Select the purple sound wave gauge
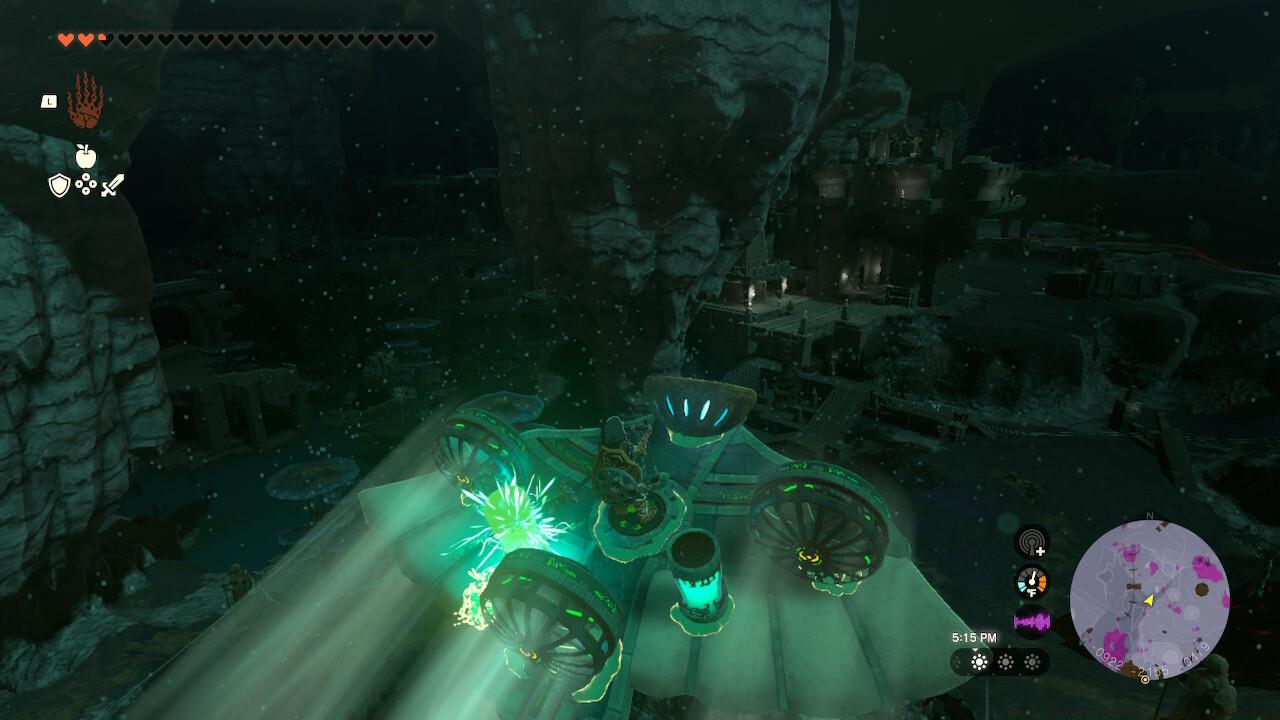 1031,621
